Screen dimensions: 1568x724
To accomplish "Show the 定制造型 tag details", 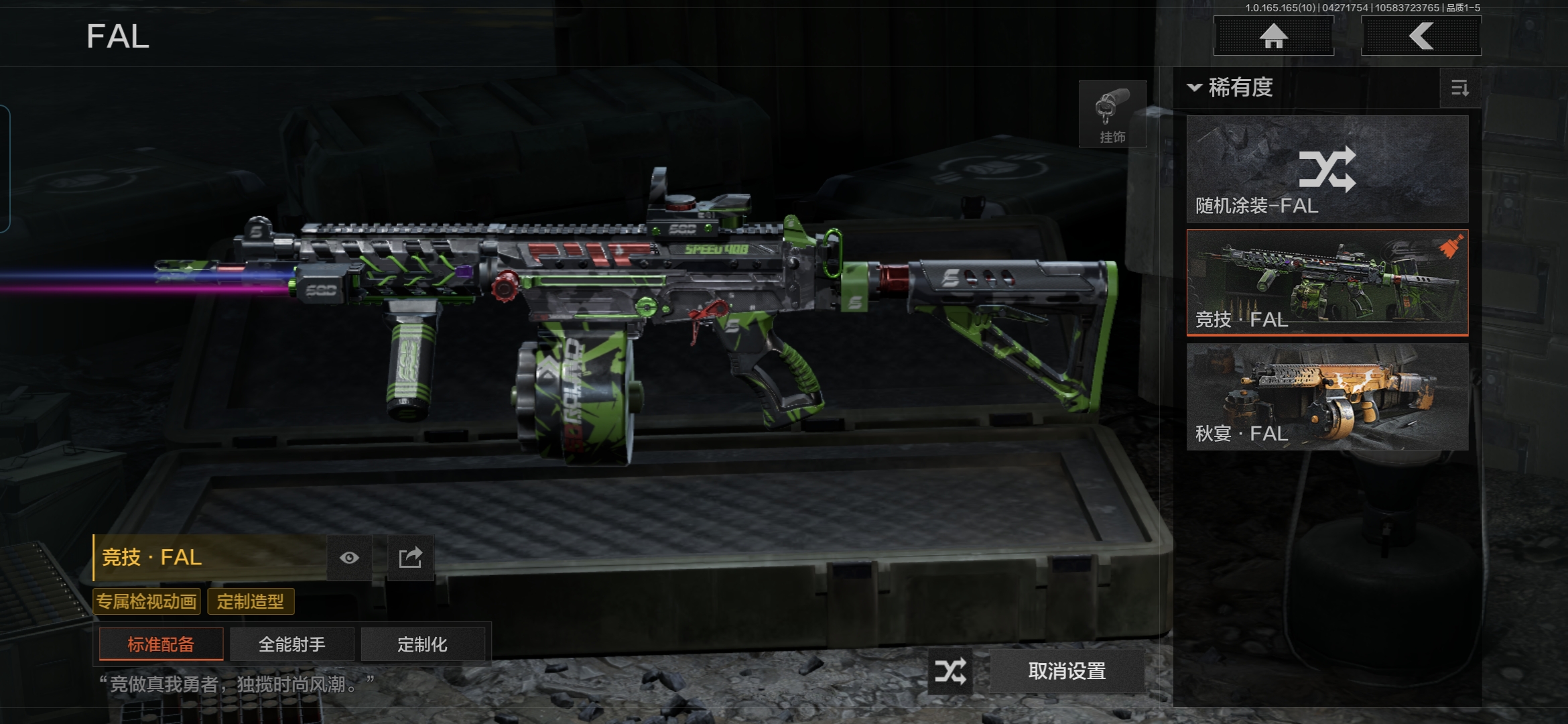I will 251,601.
